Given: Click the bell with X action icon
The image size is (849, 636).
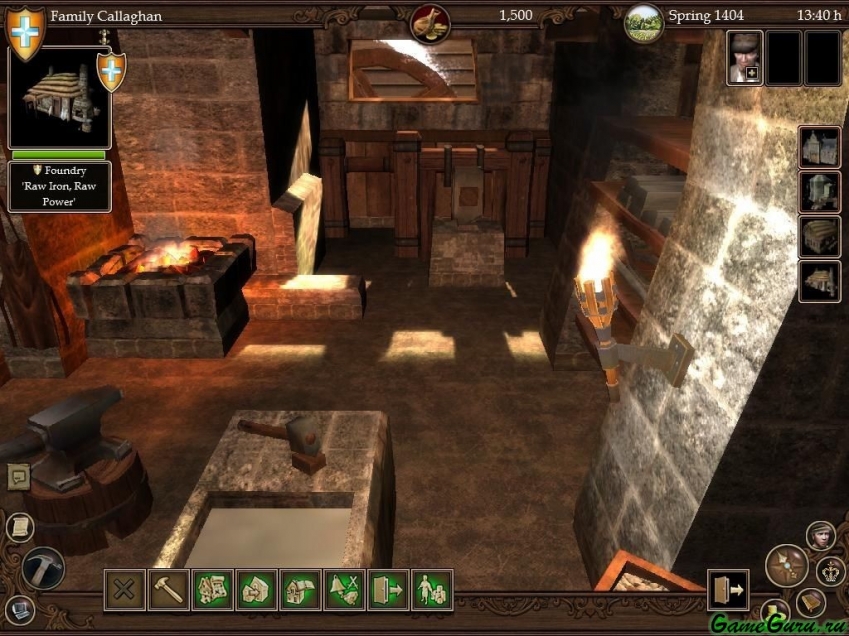Looking at the screenshot, I should click(344, 589).
